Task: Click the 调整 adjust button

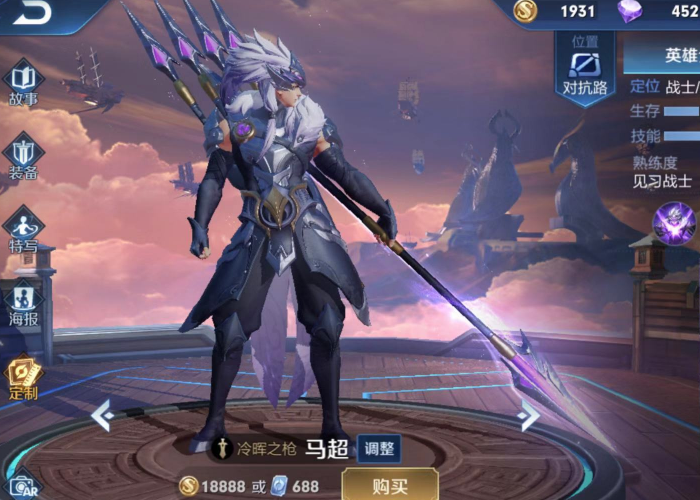Action: point(379,448)
